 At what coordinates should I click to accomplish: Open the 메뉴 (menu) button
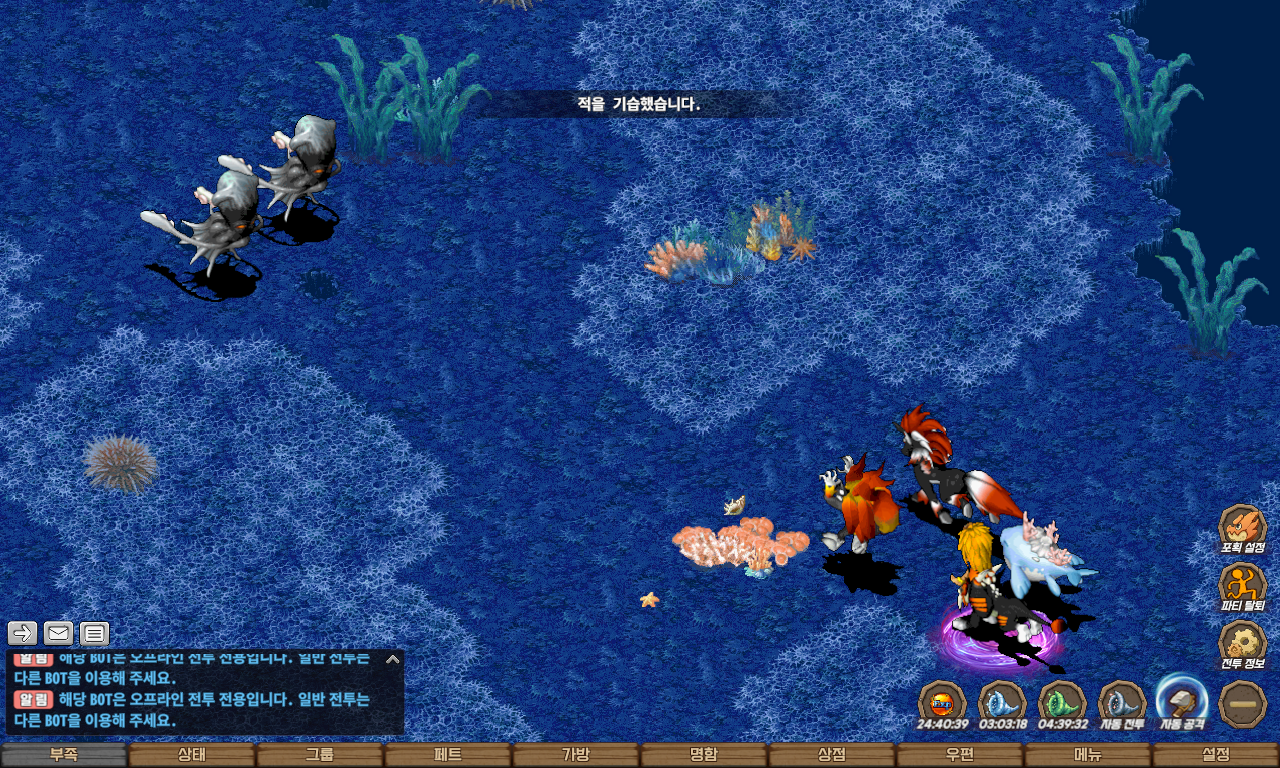[1088, 755]
